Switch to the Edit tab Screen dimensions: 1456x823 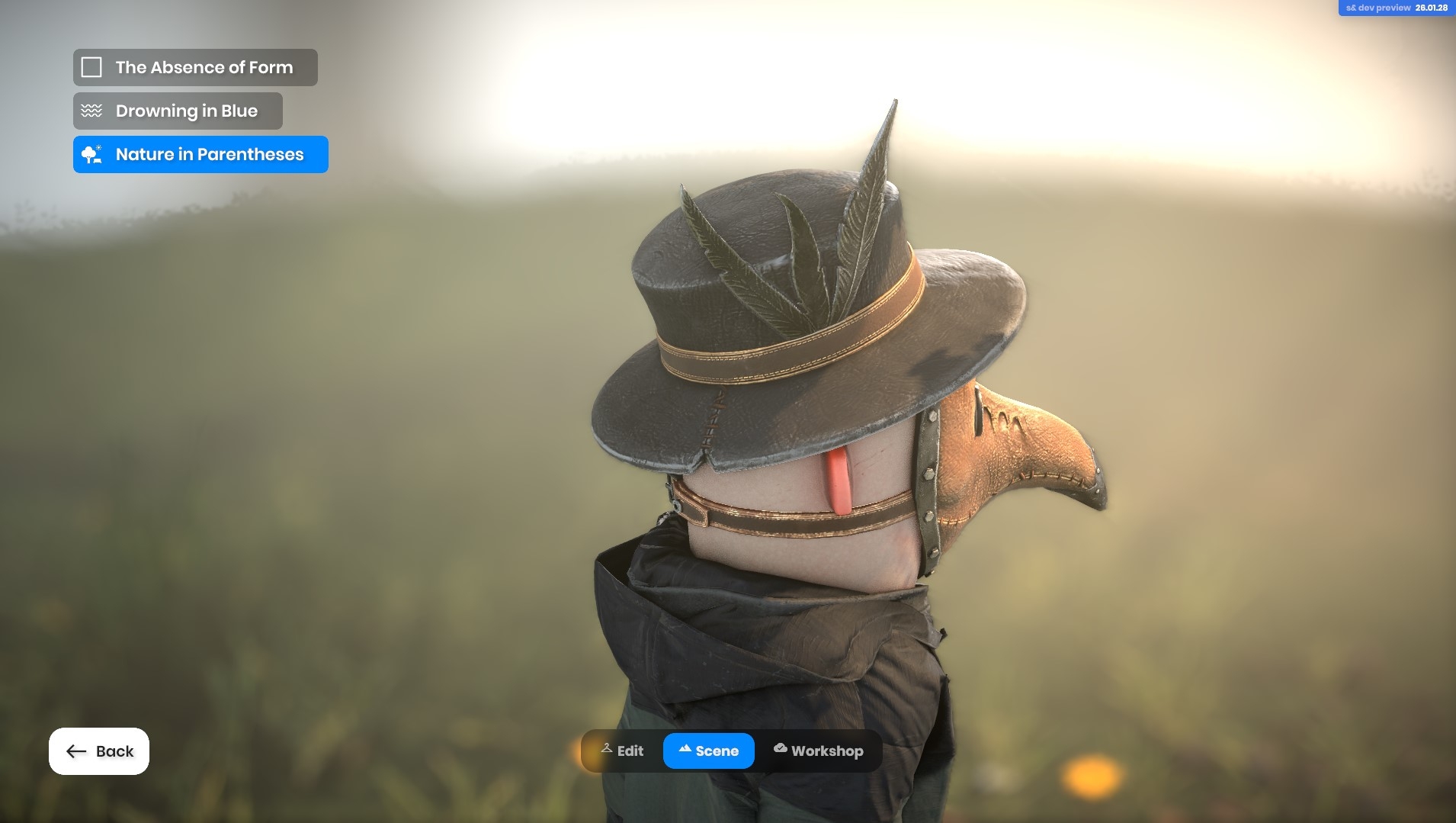click(x=622, y=751)
